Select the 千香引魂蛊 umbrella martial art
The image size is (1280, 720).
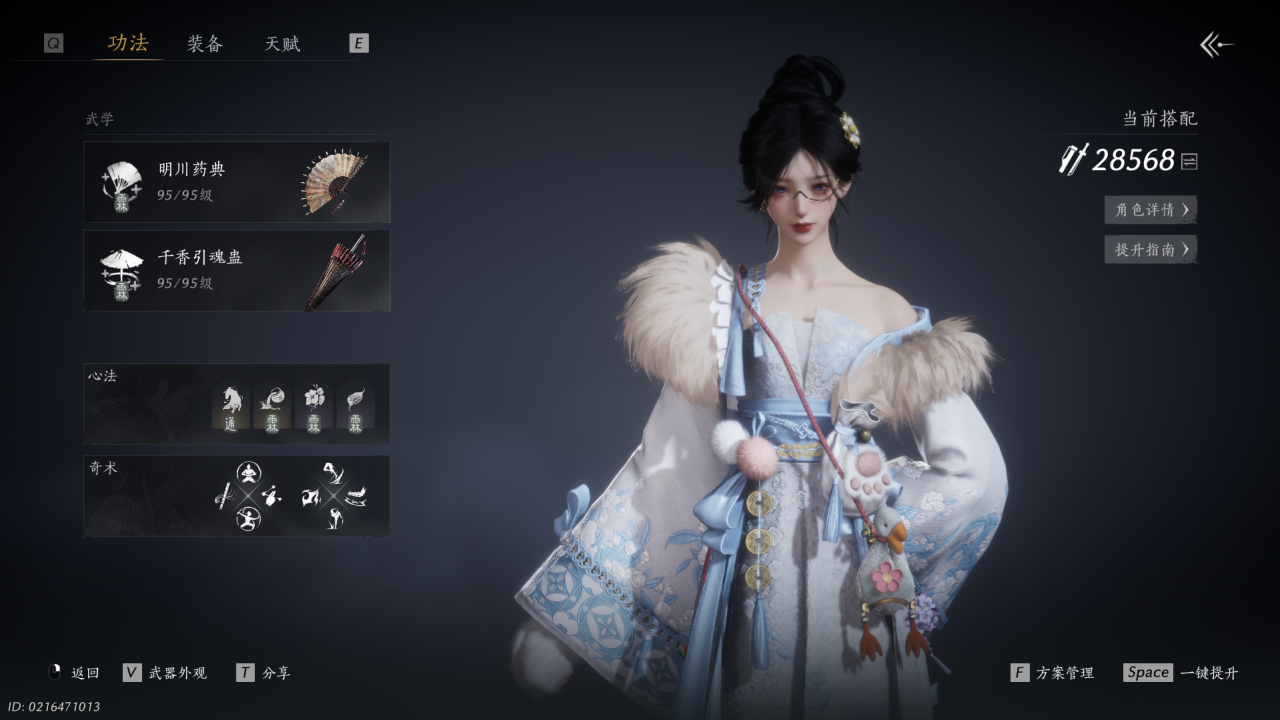237,270
